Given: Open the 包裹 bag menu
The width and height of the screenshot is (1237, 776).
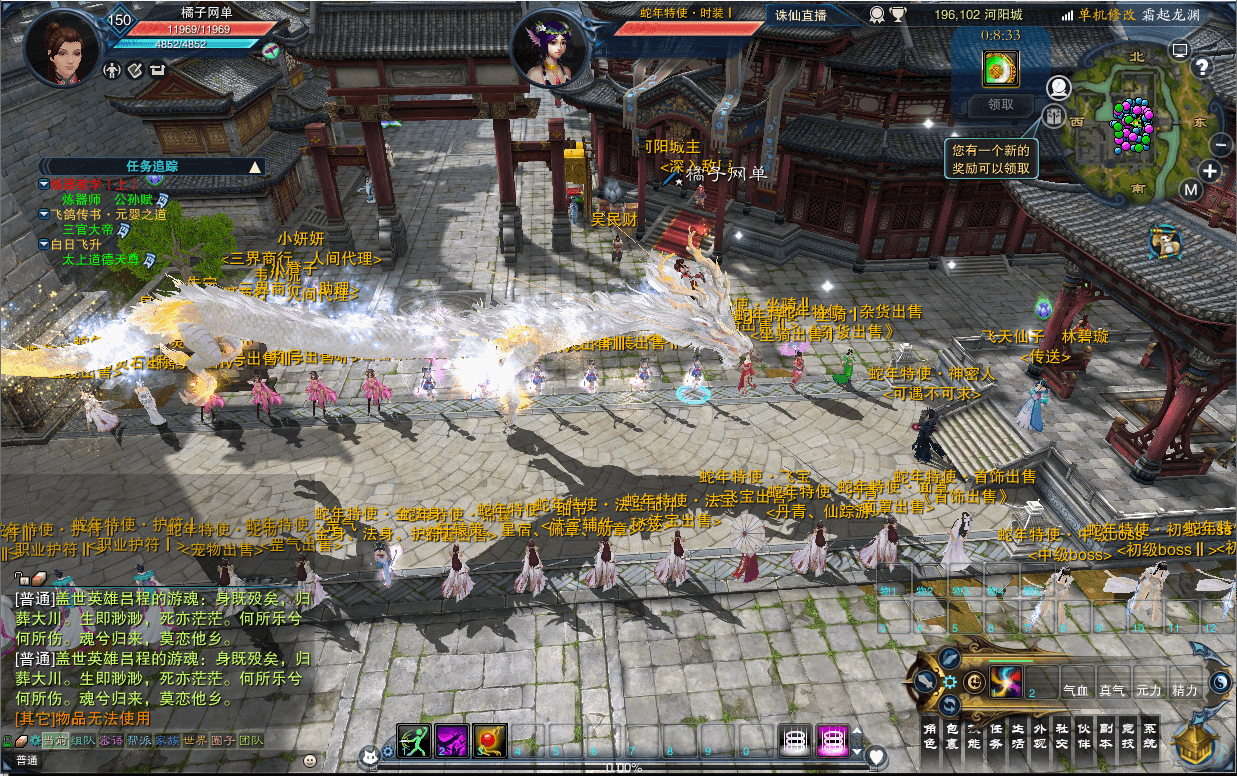Looking at the screenshot, I should pos(952,736).
